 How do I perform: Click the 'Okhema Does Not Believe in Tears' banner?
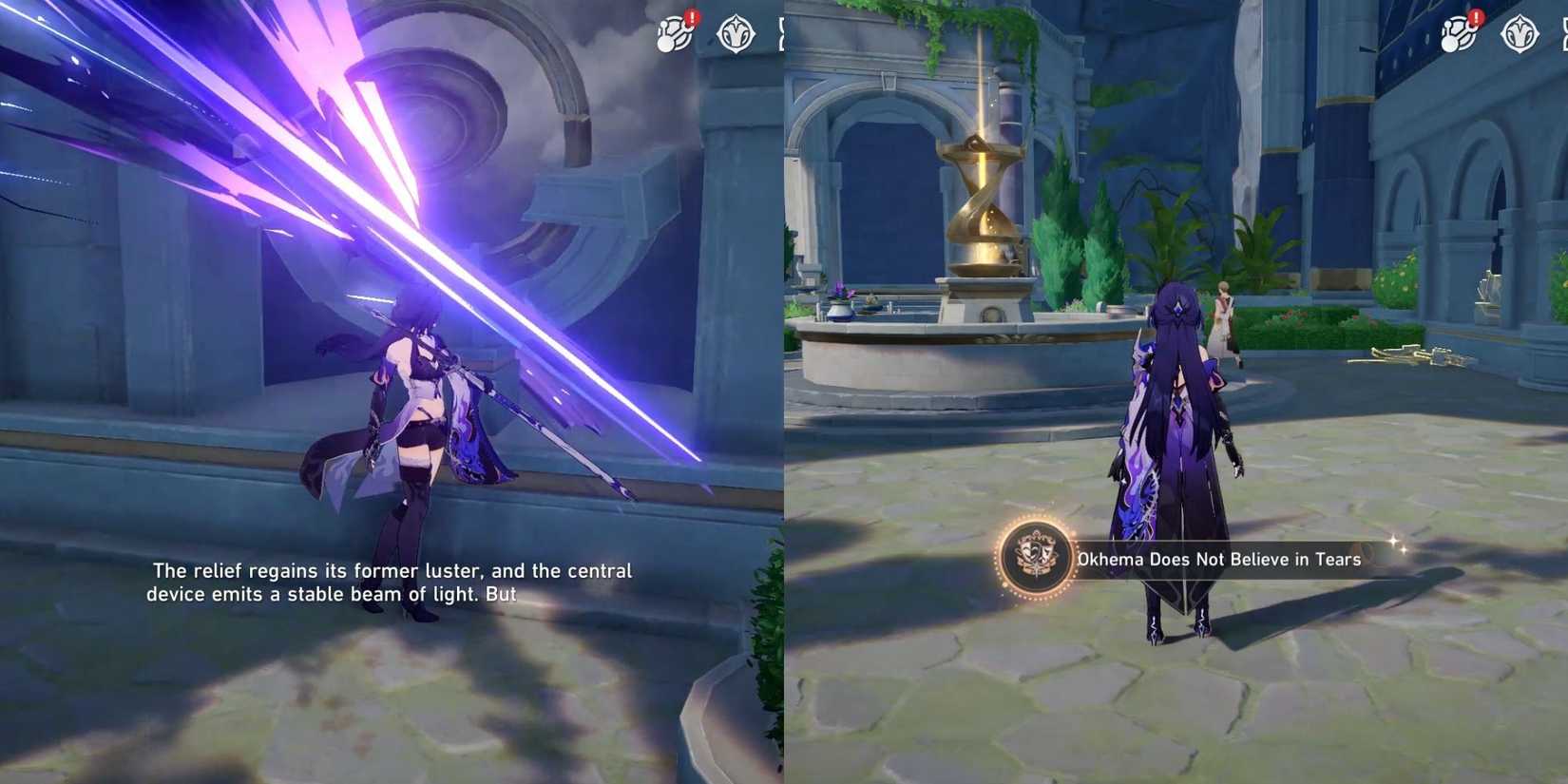click(x=1221, y=560)
